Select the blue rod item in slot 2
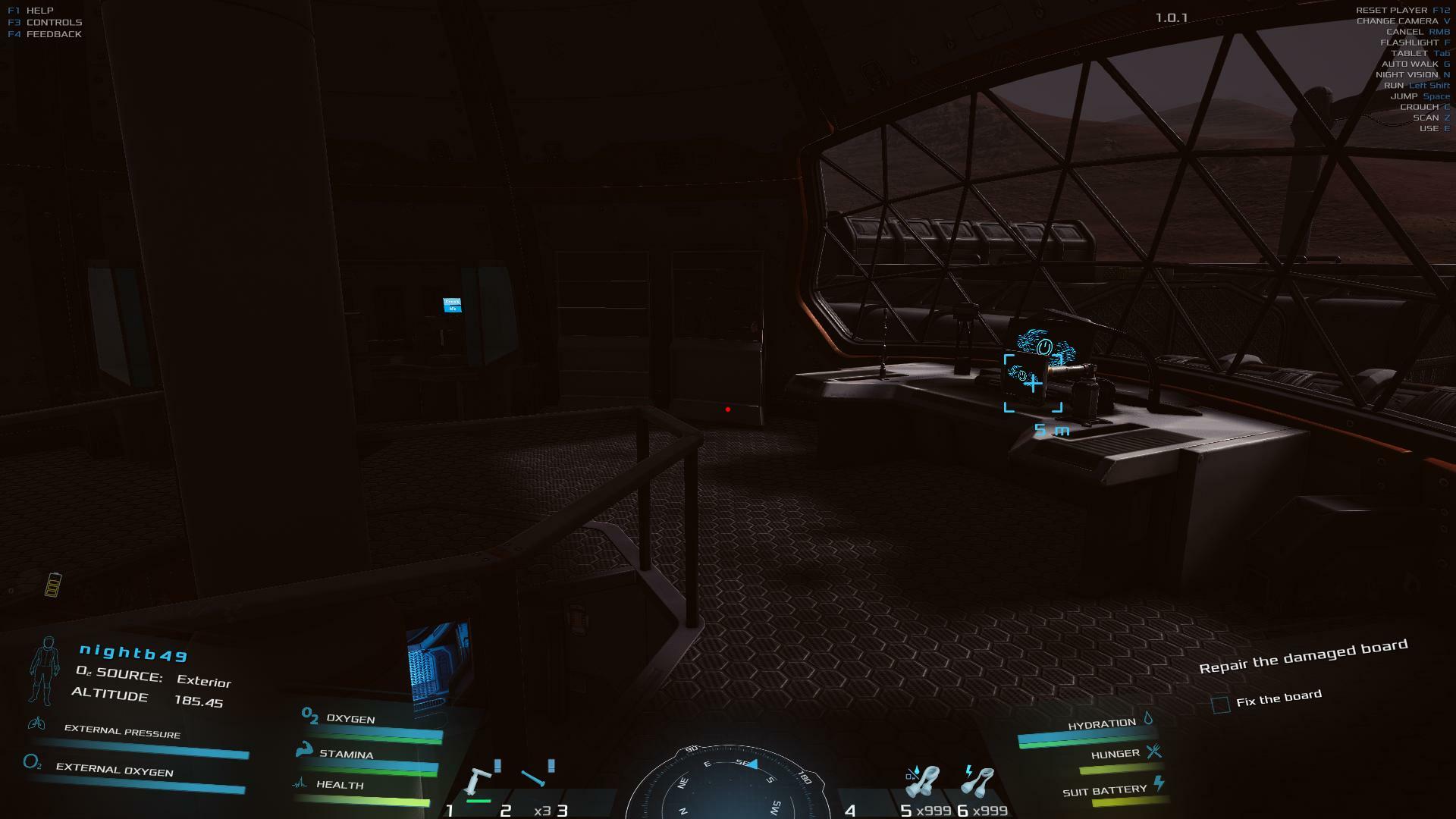Image resolution: width=1456 pixels, height=819 pixels. point(534,779)
